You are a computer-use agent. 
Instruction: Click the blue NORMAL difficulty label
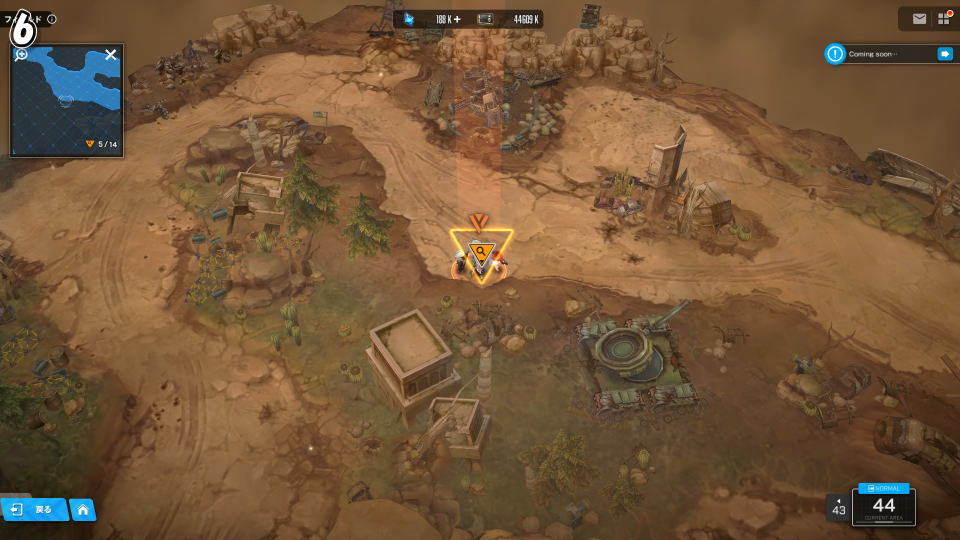884,488
